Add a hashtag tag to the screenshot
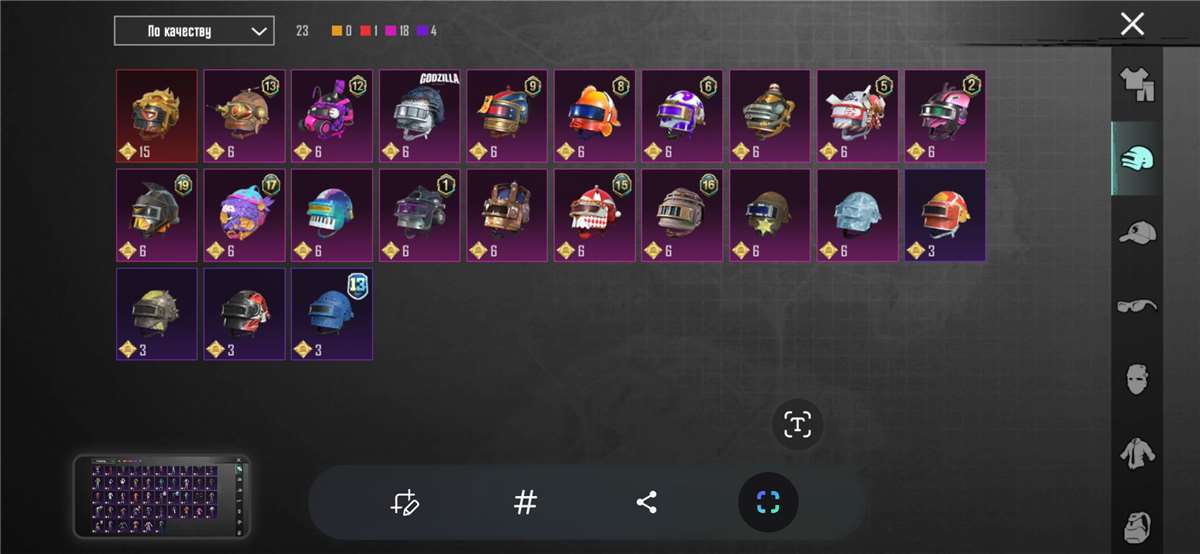 click(525, 502)
